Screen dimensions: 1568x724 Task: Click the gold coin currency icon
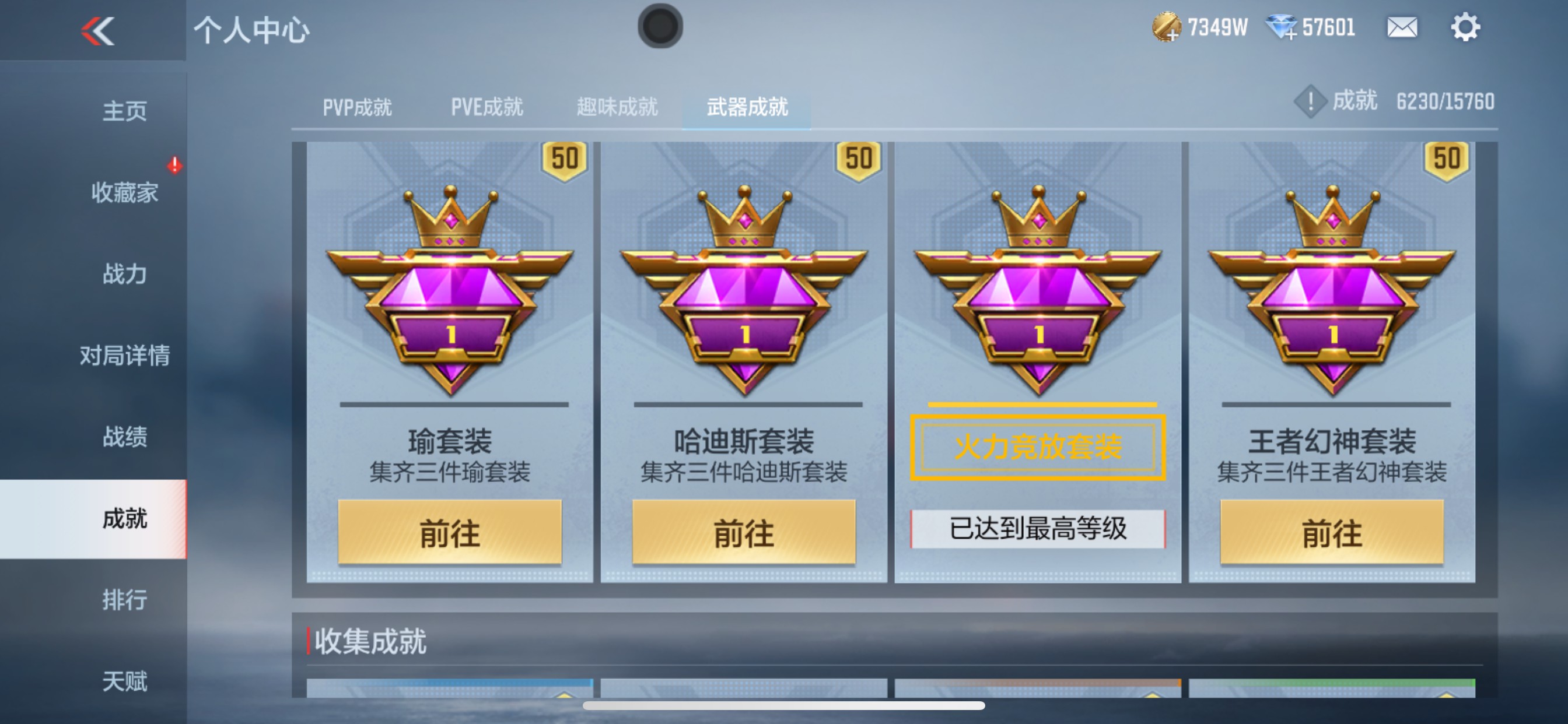1167,27
